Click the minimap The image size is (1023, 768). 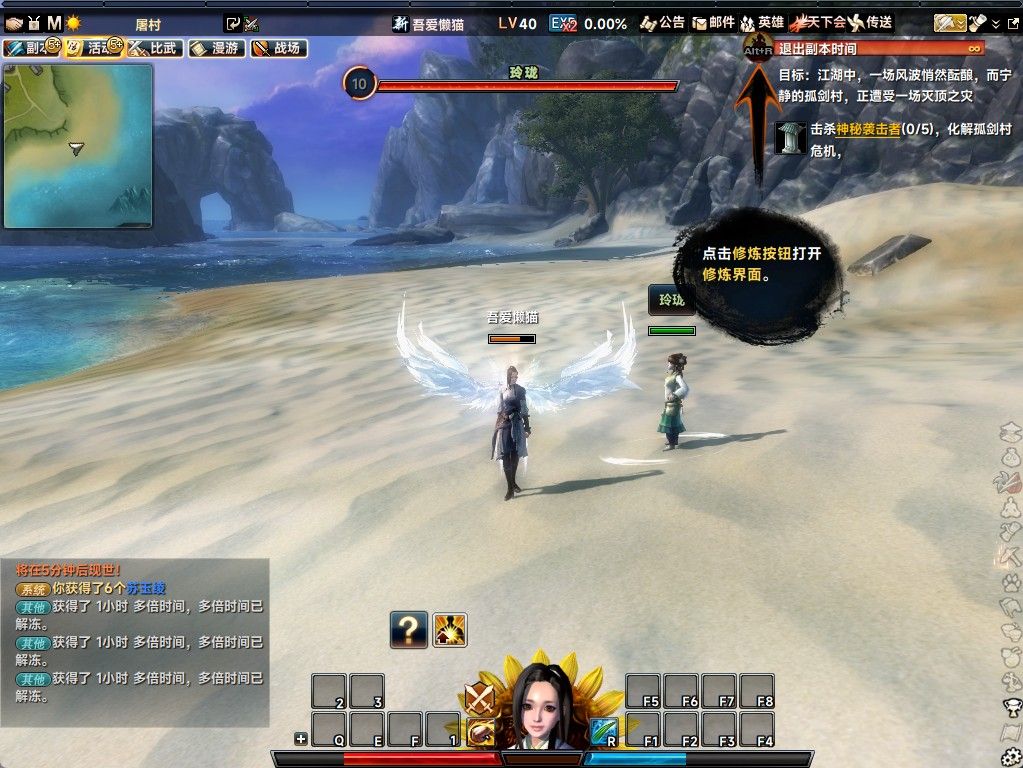tap(78, 146)
